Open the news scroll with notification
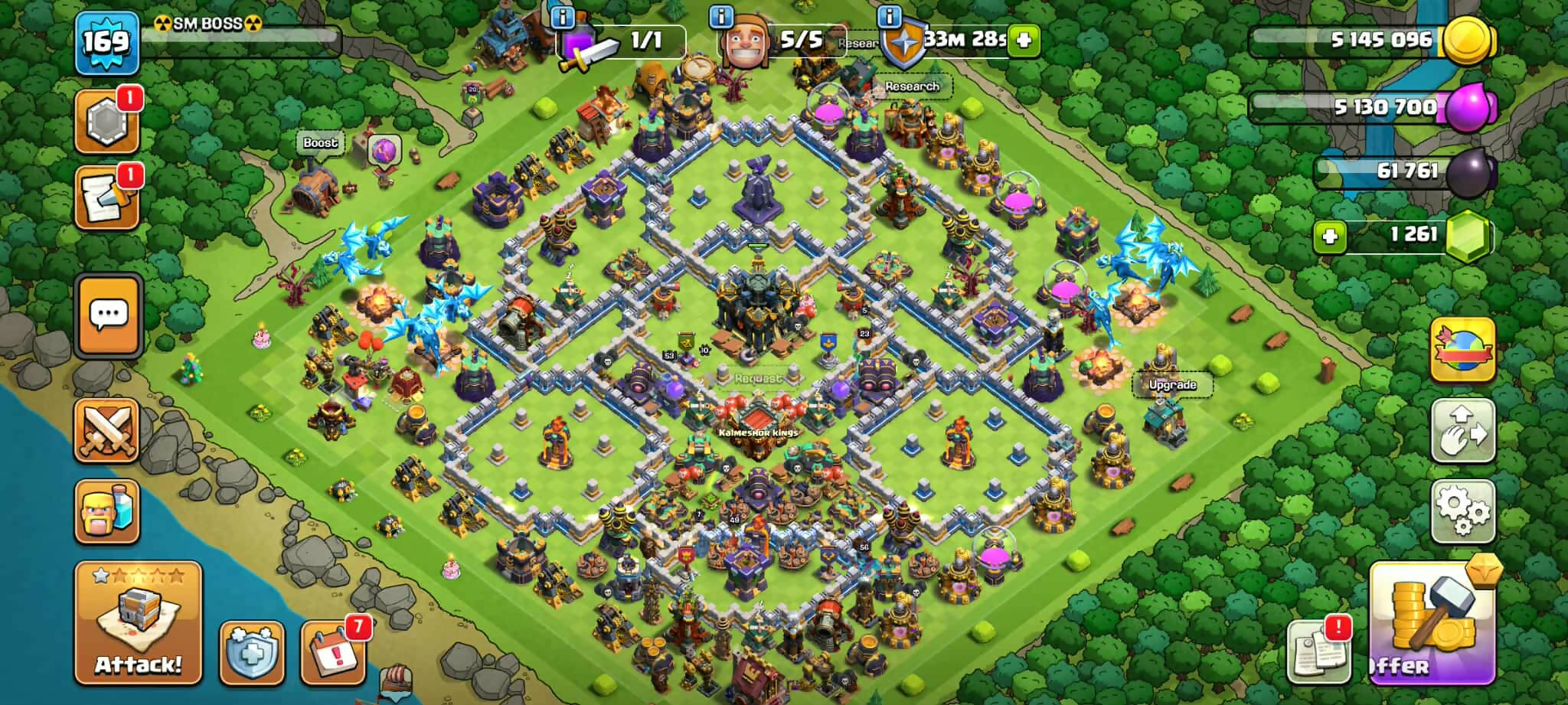1568x705 pixels. pos(107,197)
